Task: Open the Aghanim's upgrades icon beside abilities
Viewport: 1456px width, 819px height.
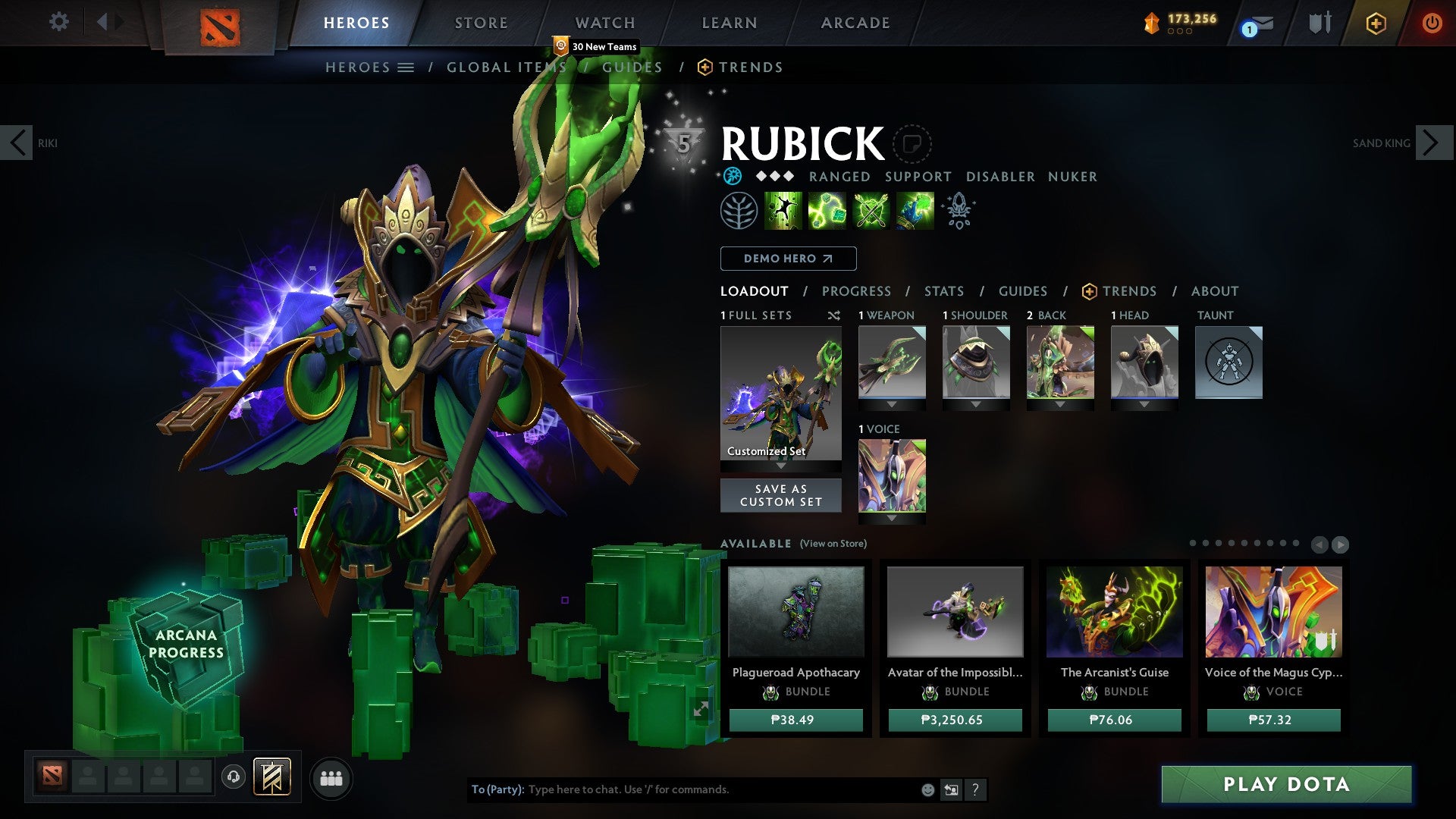Action: click(958, 211)
